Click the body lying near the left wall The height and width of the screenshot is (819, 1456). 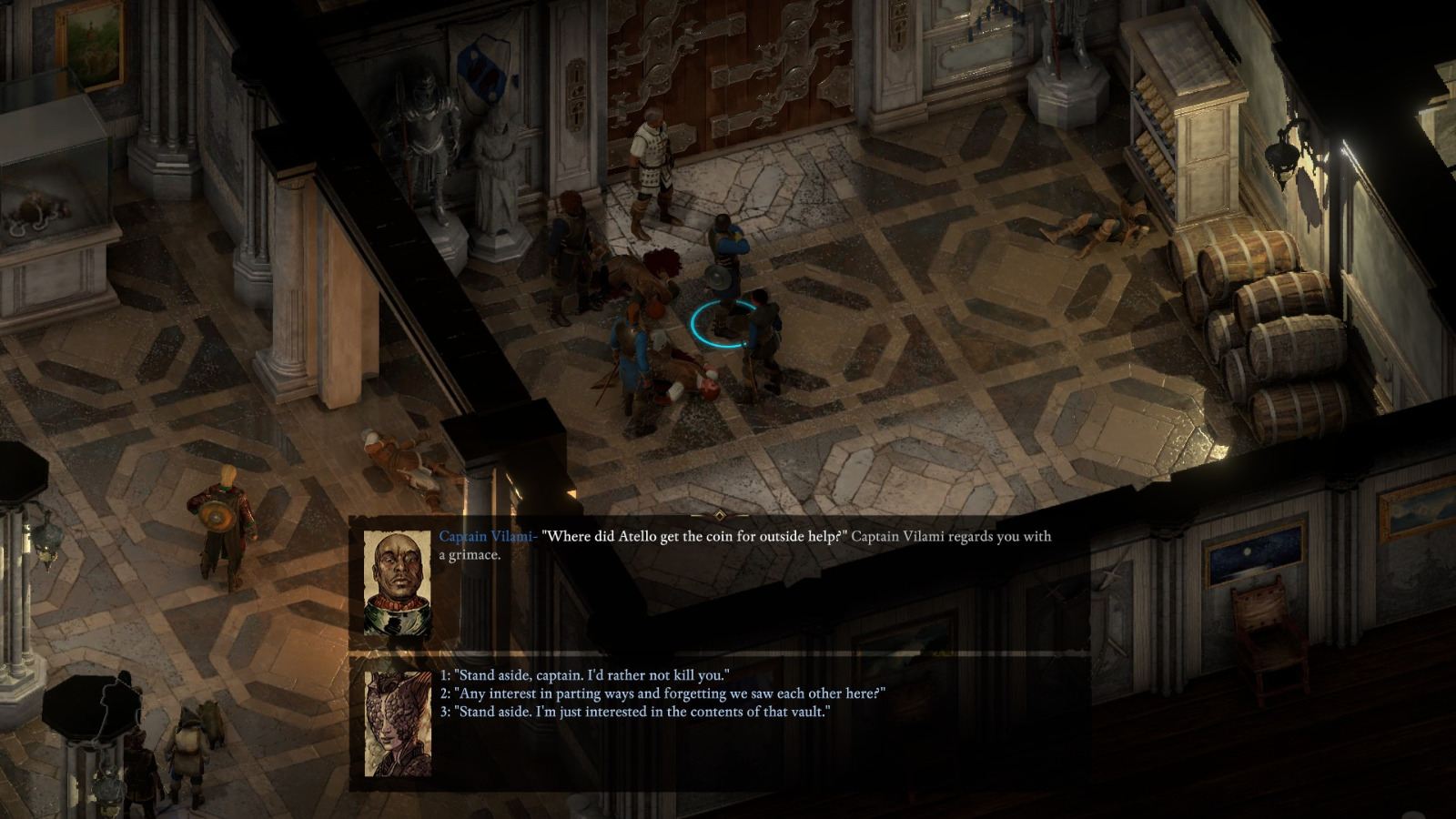400,455
